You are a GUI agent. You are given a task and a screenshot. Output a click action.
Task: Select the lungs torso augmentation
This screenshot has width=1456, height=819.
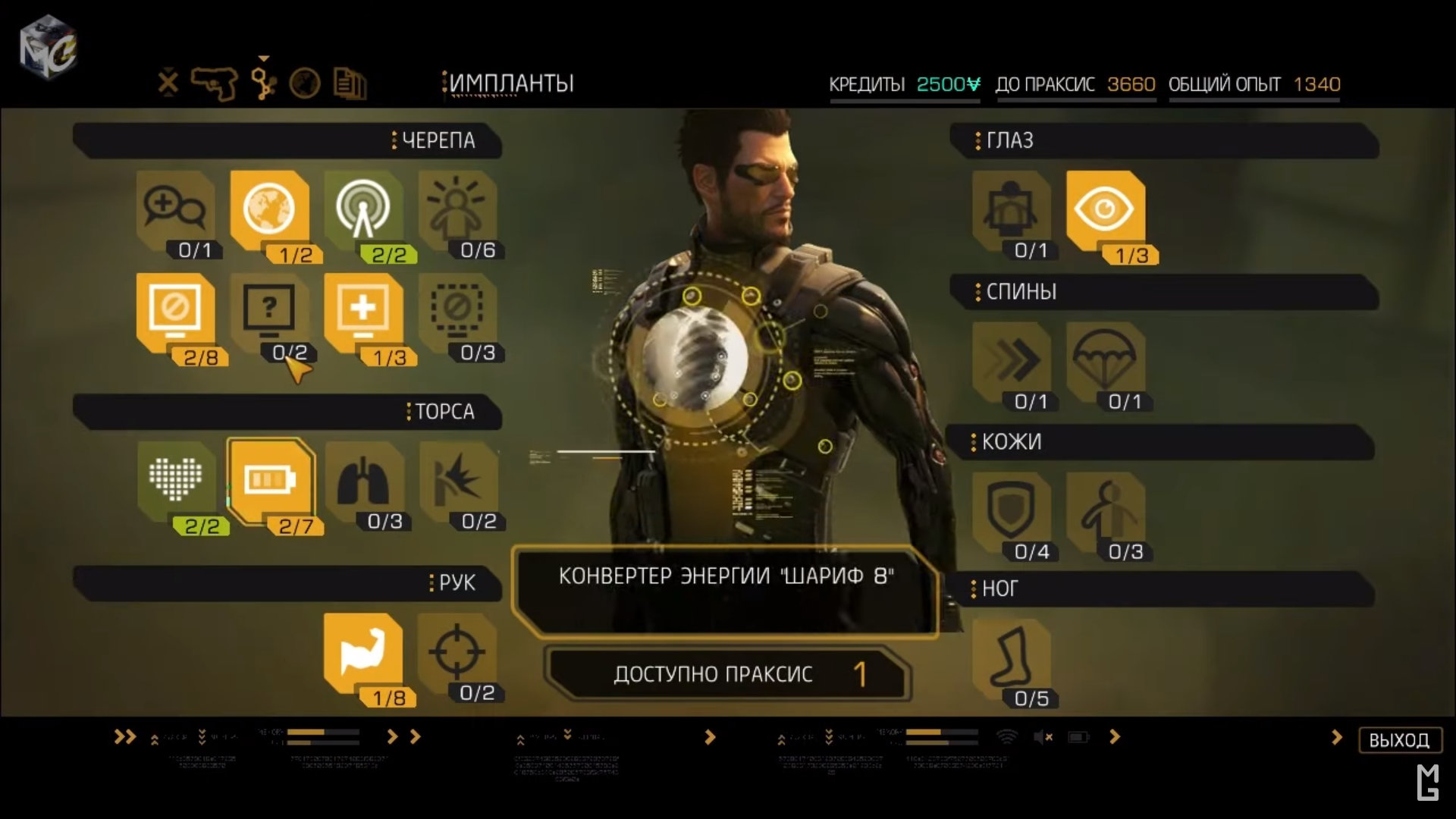click(363, 480)
